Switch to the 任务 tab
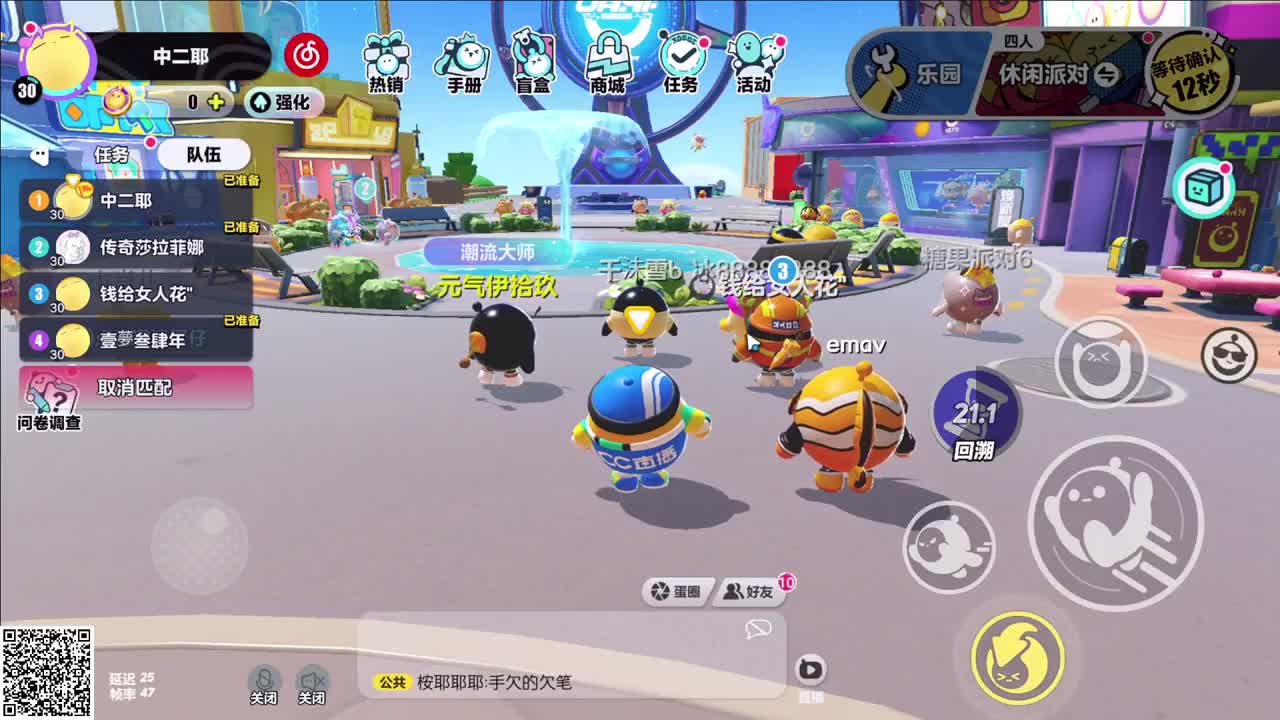 click(114, 154)
